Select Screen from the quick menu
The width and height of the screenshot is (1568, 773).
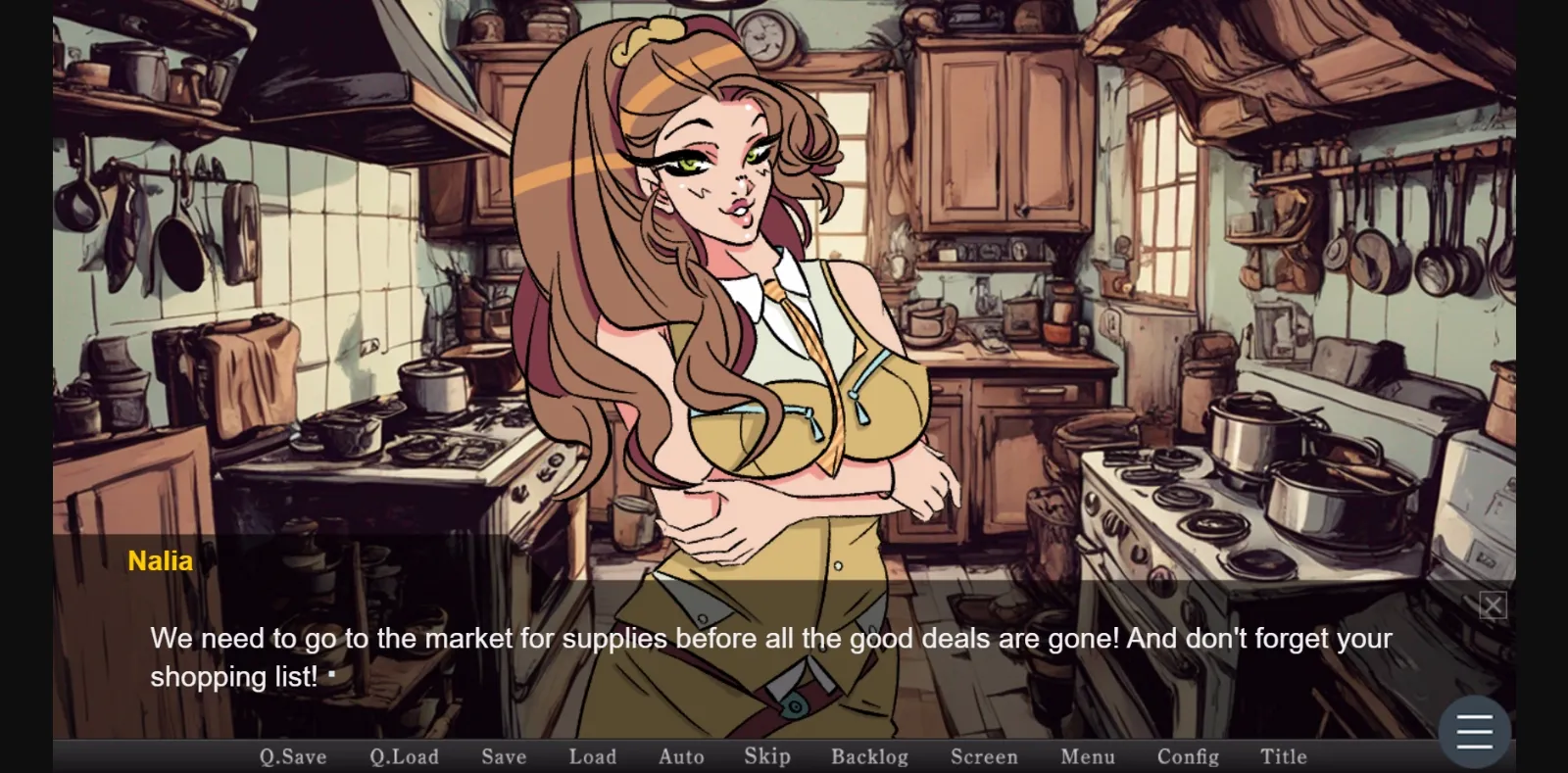click(984, 756)
